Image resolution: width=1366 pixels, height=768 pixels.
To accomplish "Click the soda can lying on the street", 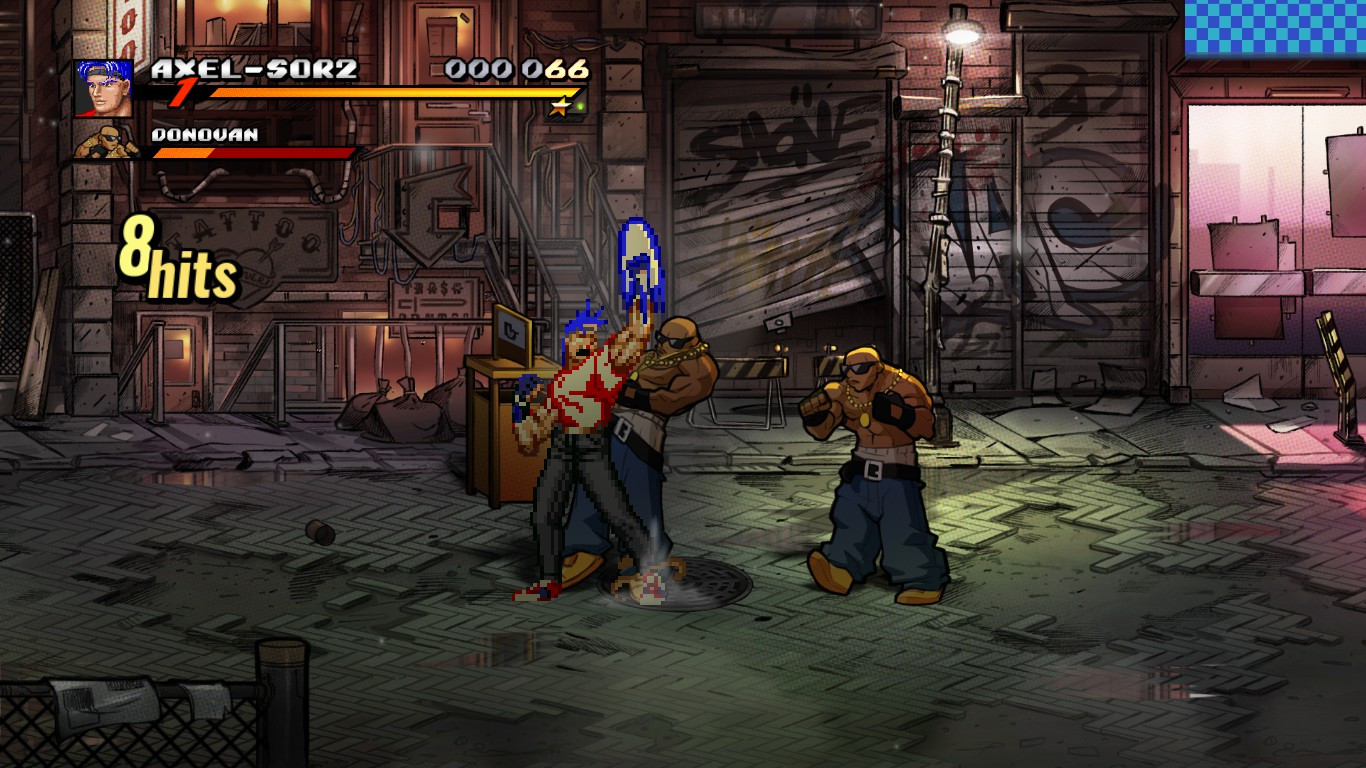I will [322, 533].
